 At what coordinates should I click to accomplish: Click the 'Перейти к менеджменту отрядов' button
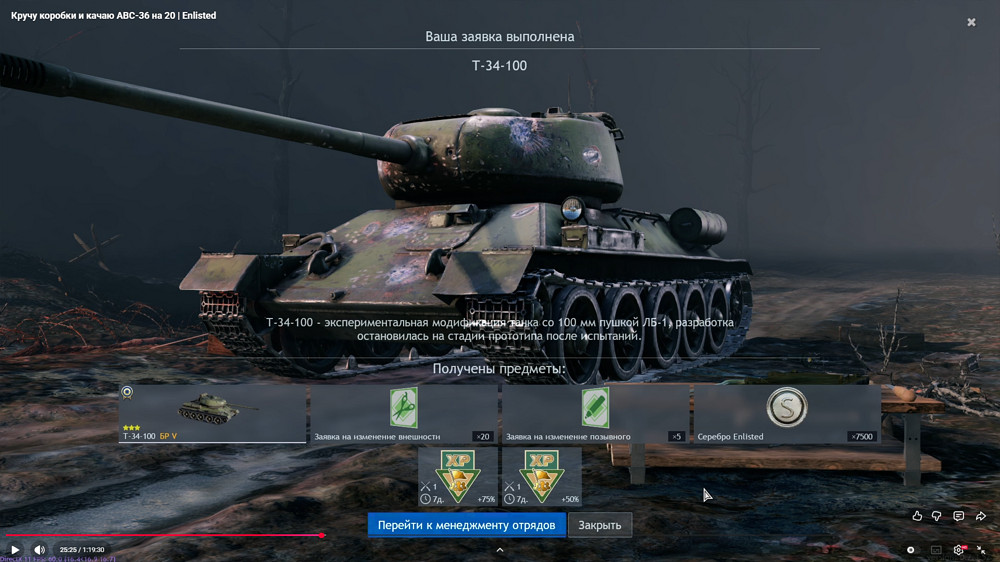[466, 525]
